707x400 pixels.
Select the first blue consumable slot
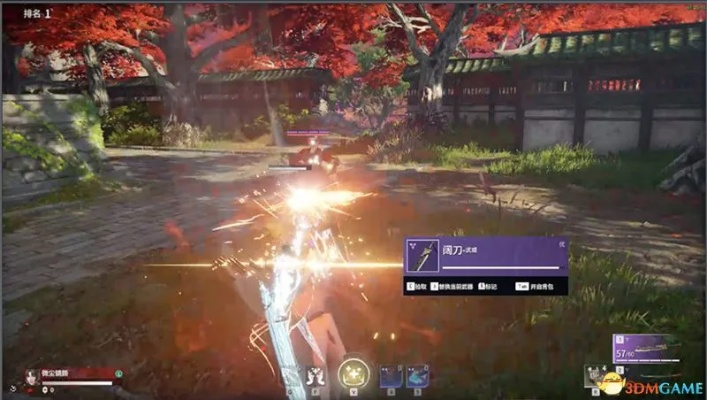coord(392,375)
